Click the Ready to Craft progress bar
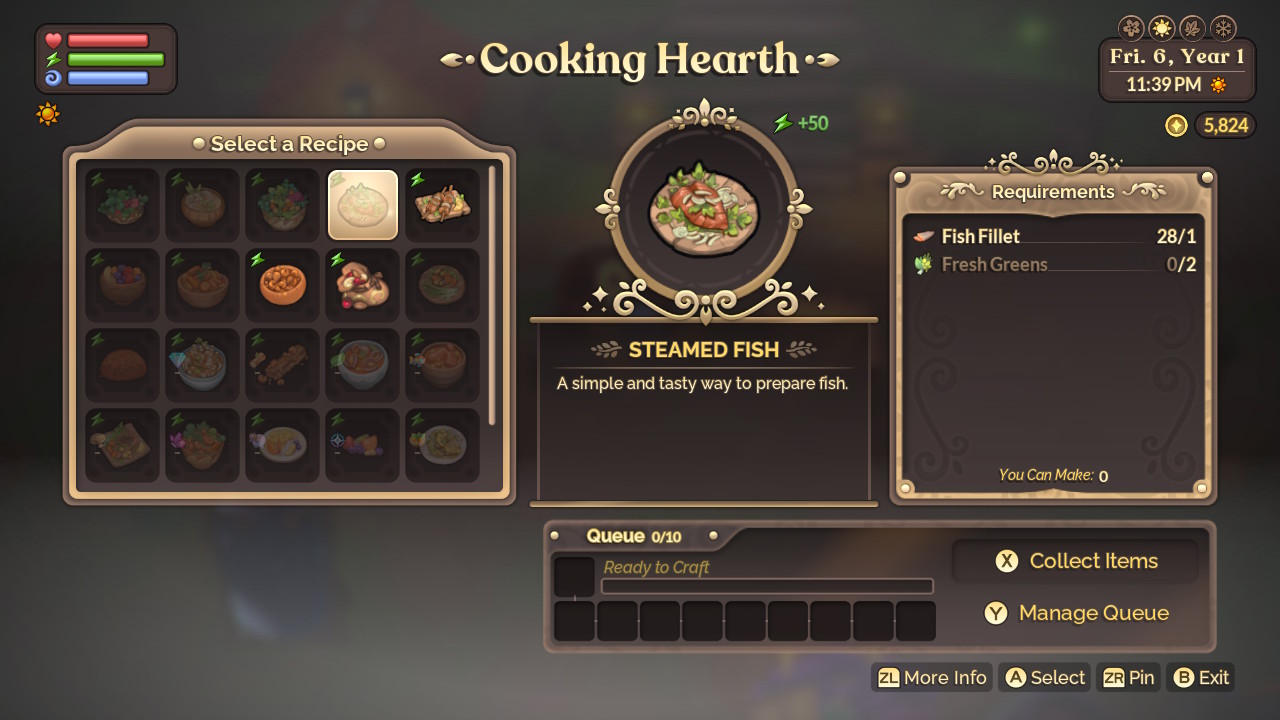The width and height of the screenshot is (1280, 720). 767,586
